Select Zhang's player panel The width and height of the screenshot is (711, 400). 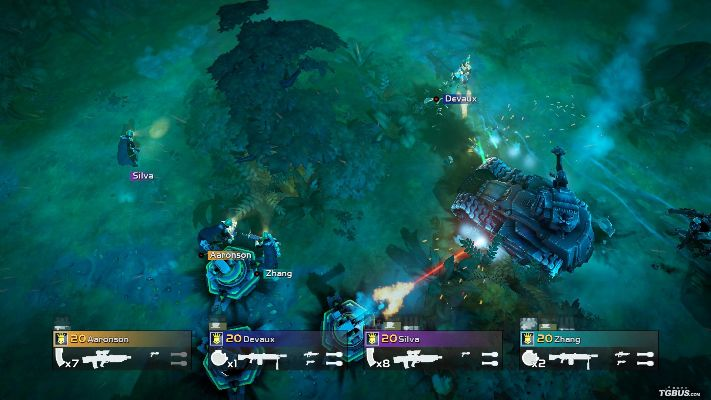(x=590, y=339)
